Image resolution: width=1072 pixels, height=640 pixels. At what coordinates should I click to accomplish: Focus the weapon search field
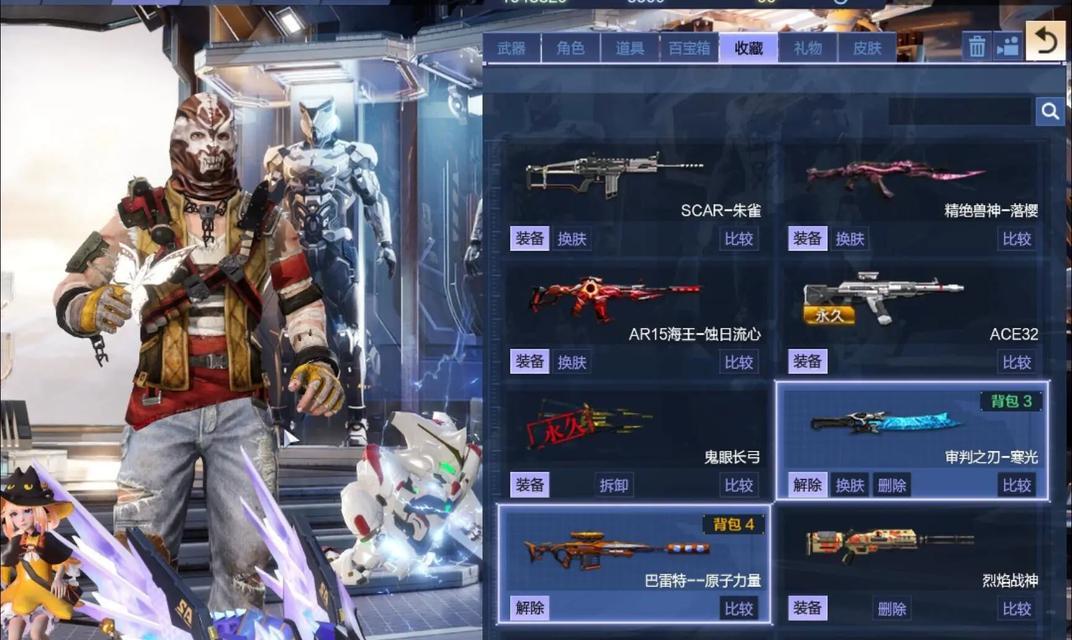point(958,111)
